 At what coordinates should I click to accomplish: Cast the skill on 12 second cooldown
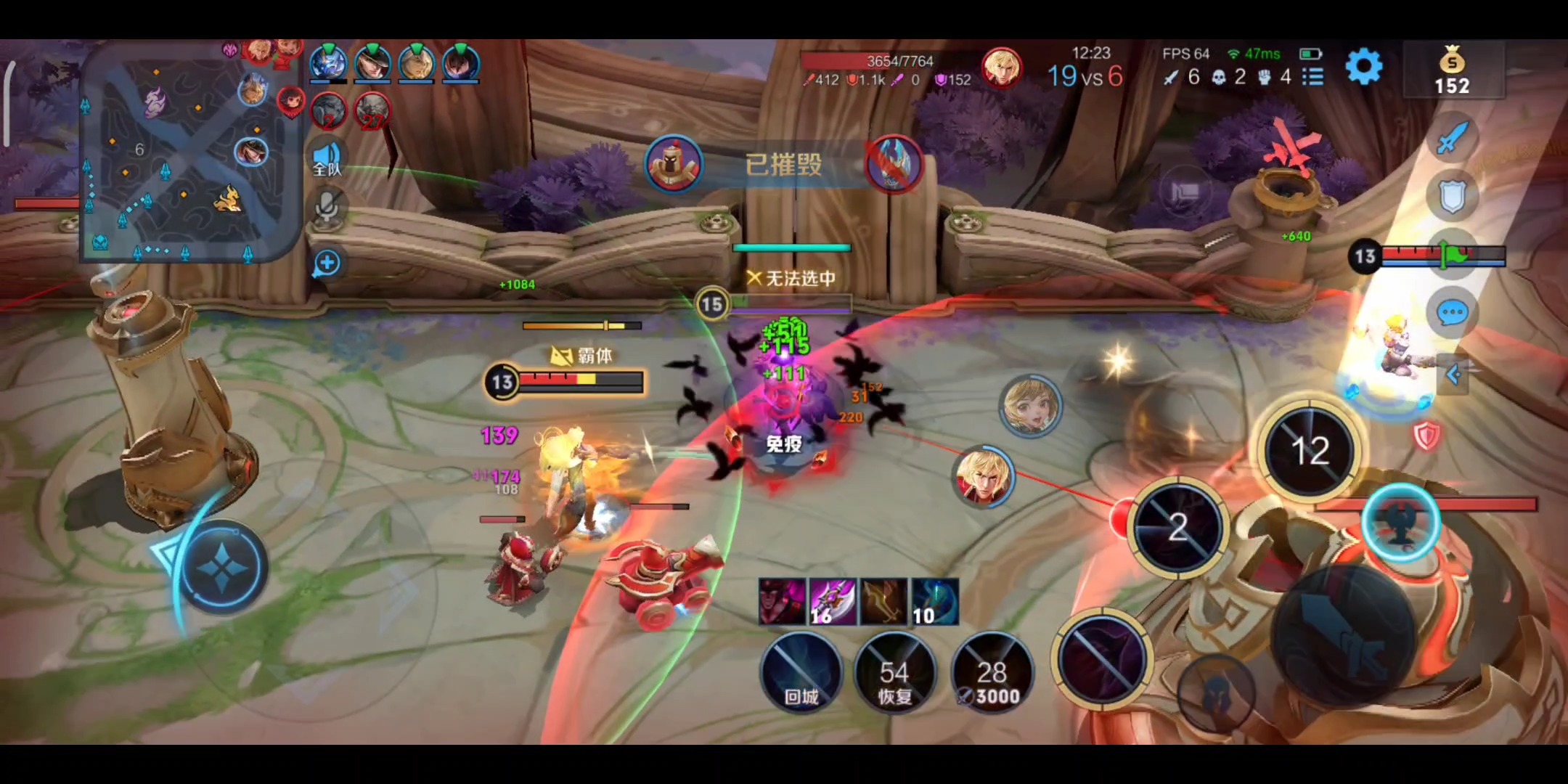point(1310,450)
